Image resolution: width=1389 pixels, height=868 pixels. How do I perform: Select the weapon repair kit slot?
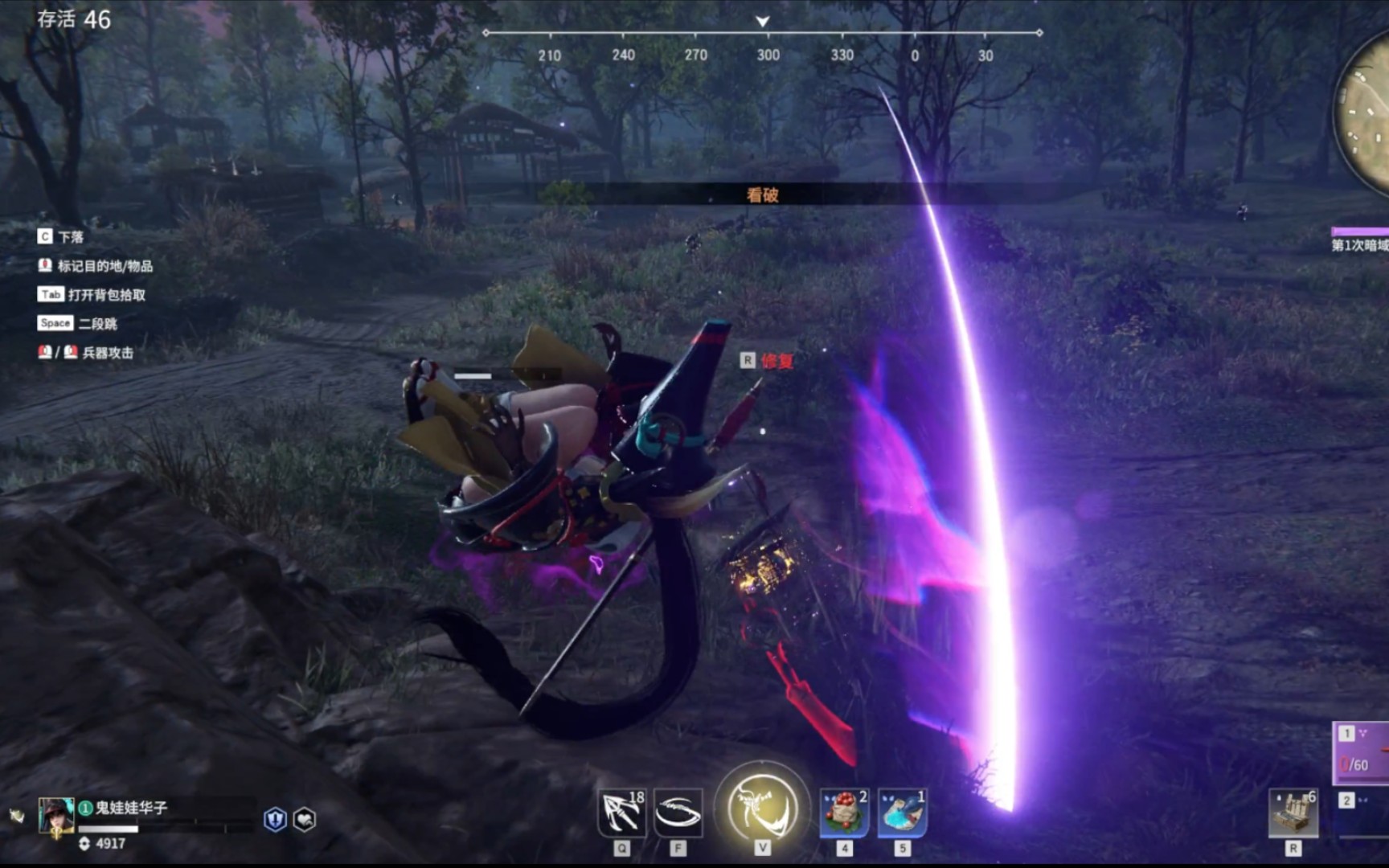click(x=1293, y=813)
